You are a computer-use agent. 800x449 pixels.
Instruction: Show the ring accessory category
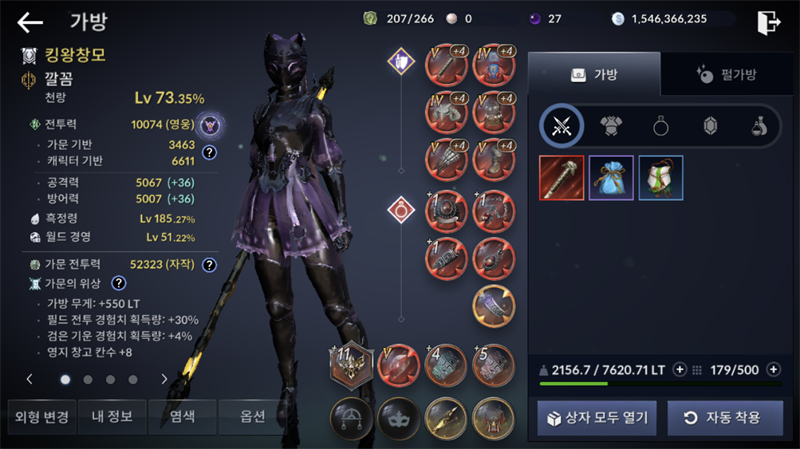coord(660,126)
